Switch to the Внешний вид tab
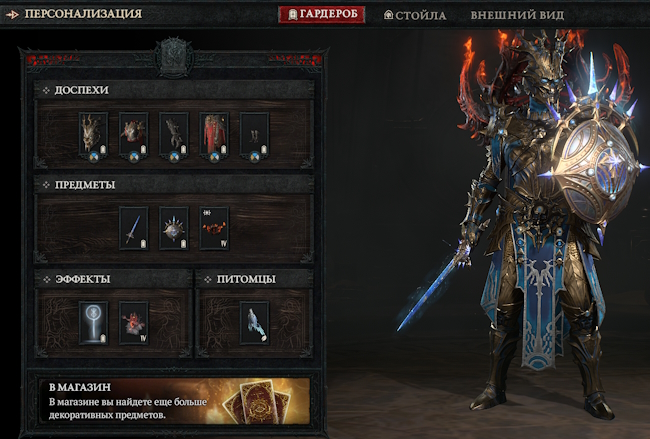Viewport: 650px width, 439px height. coord(517,15)
